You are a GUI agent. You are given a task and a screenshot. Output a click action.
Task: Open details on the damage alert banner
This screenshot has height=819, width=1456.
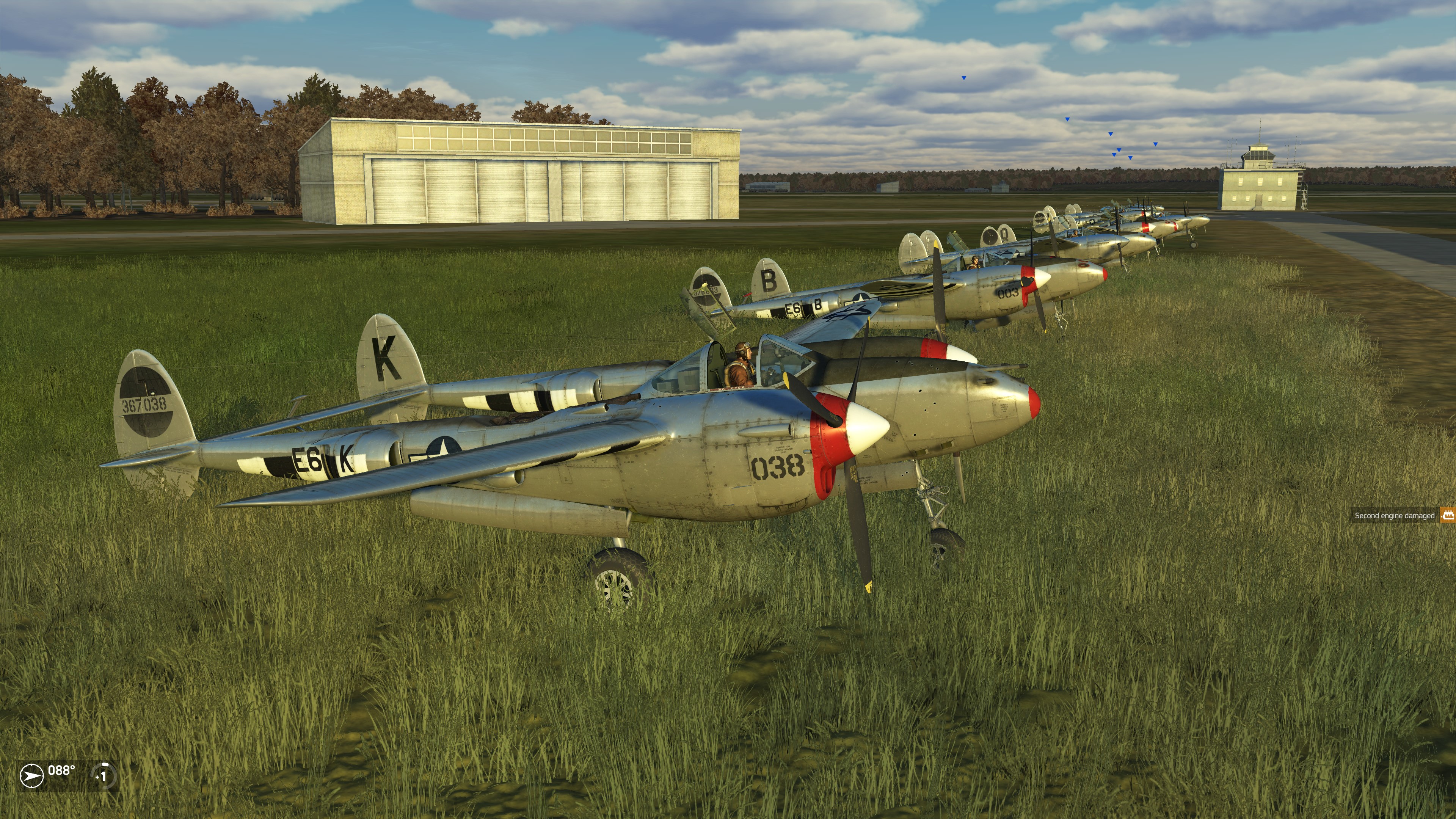point(1402,516)
